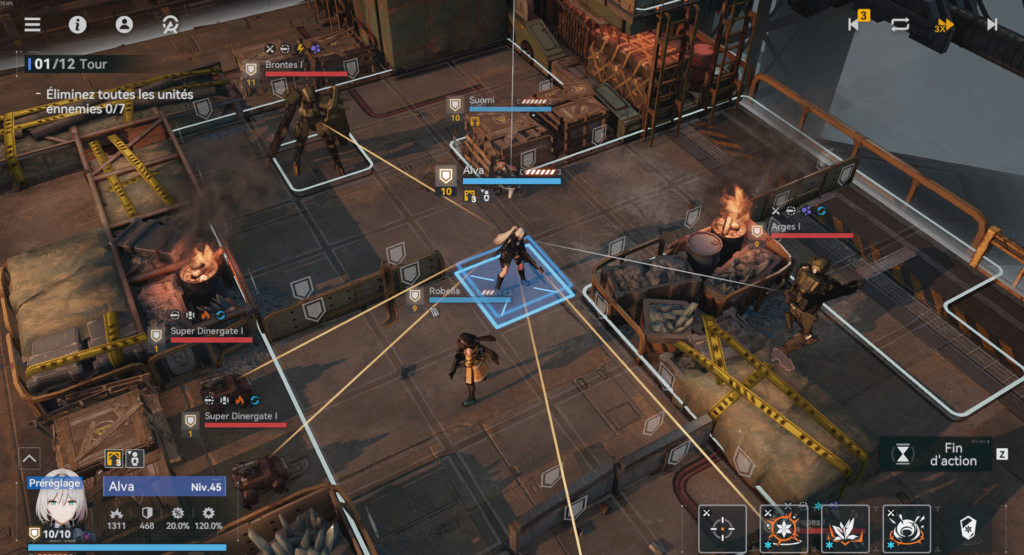Select the frost shield item icon
This screenshot has height=555, width=1024.
coord(968,528)
